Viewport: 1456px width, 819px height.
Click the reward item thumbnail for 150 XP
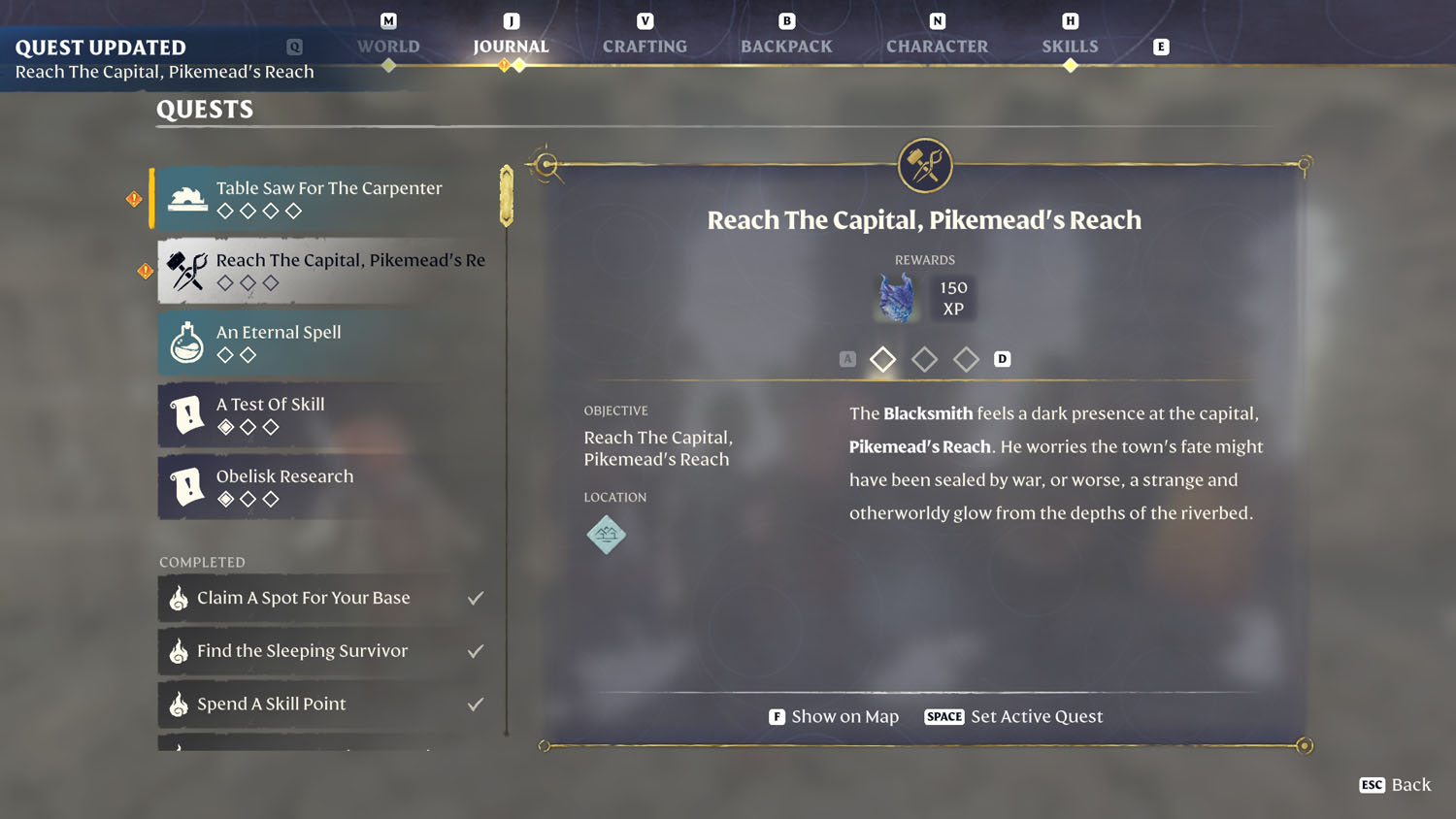pos(894,297)
